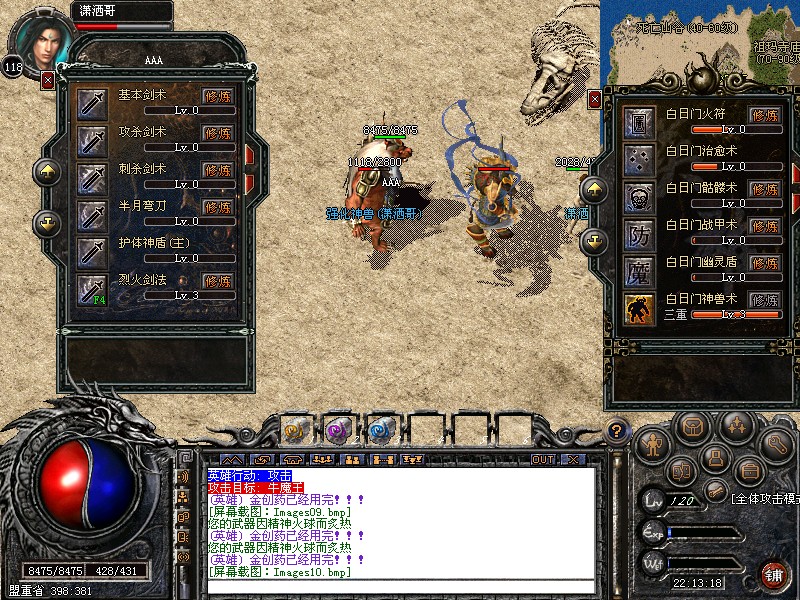Click the OUT button above chat
Viewport: 800px width, 600px height.
[x=543, y=459]
